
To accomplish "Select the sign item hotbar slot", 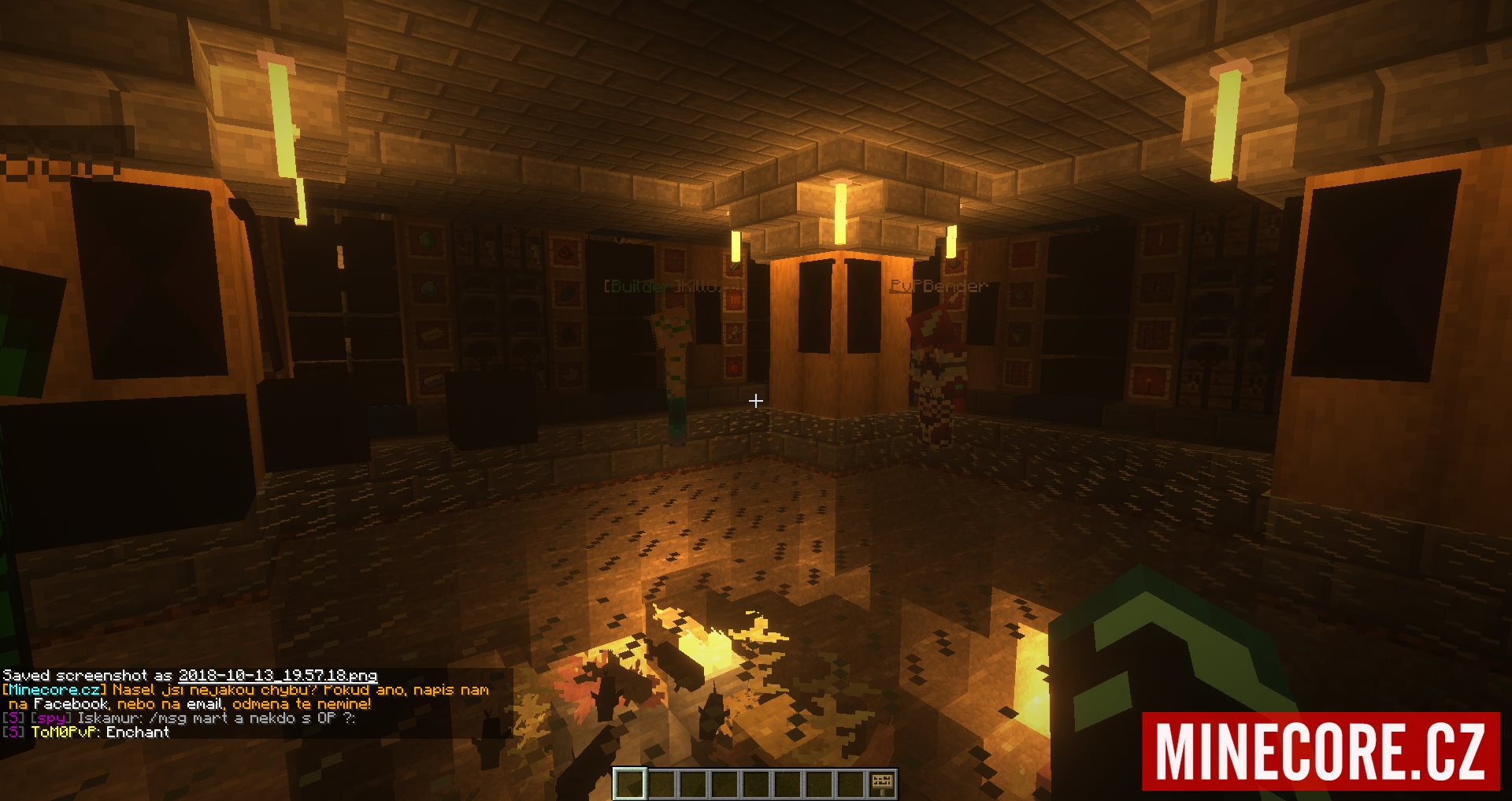I will pyautogui.click(x=883, y=784).
